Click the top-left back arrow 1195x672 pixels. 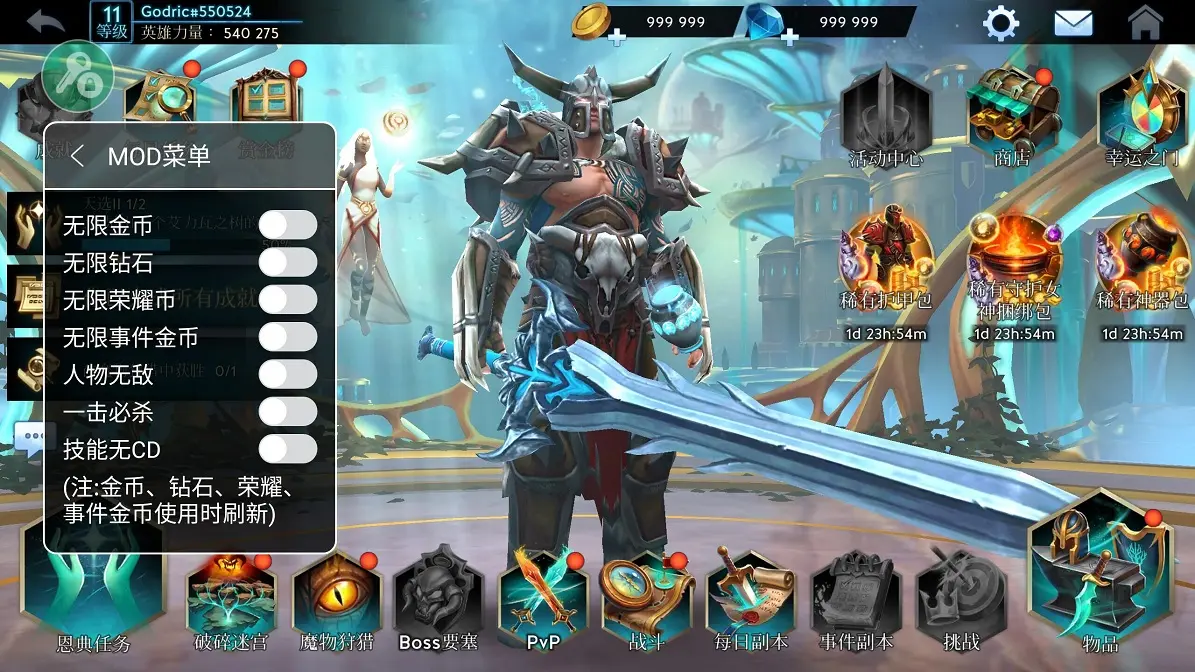[x=45, y=21]
